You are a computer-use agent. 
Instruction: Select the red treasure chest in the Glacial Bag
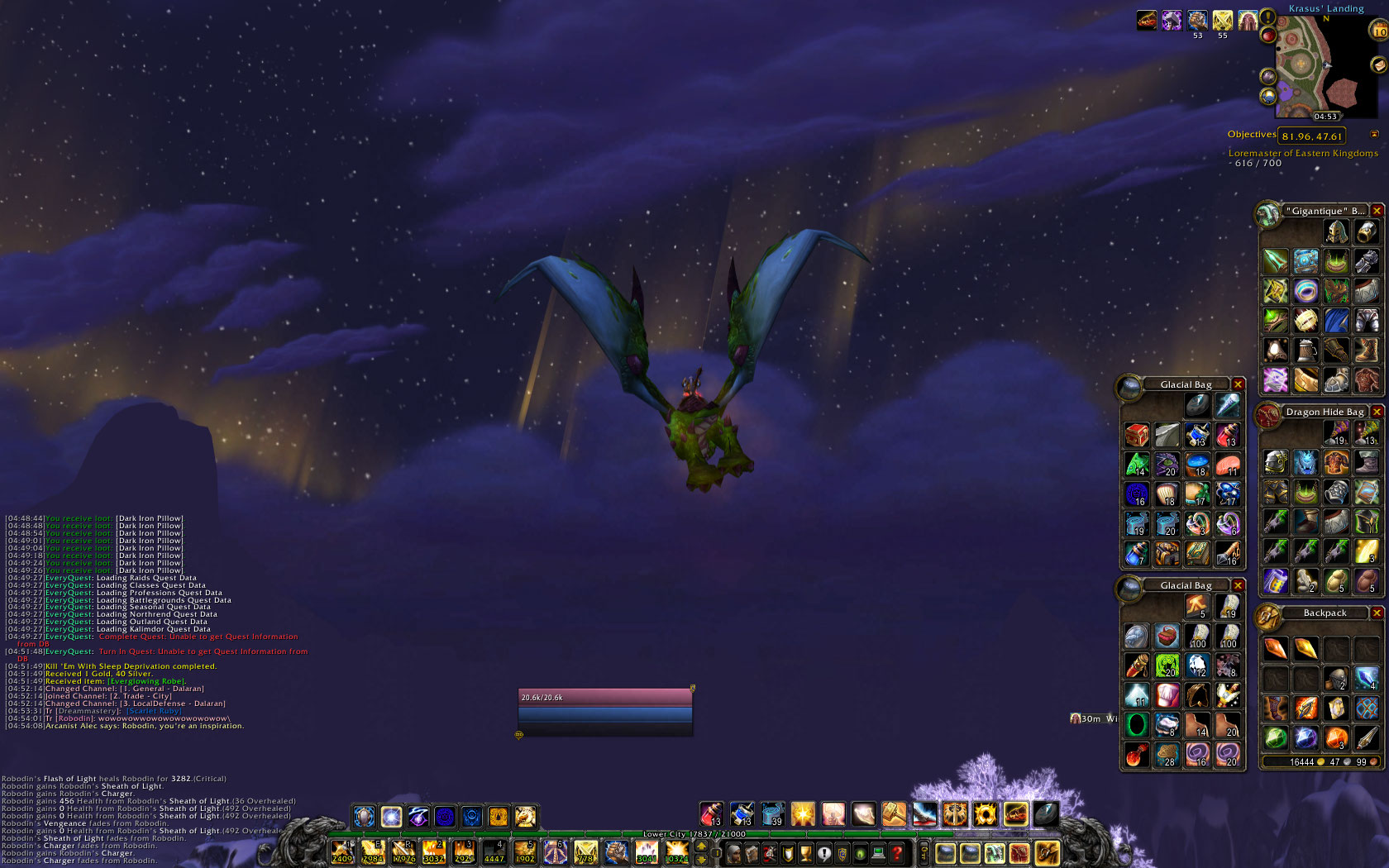pyautogui.click(x=1137, y=435)
